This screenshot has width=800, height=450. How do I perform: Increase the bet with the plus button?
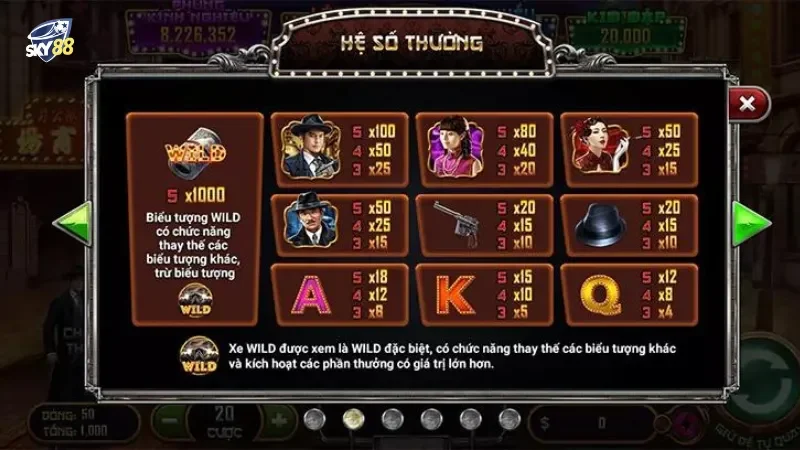280,417
